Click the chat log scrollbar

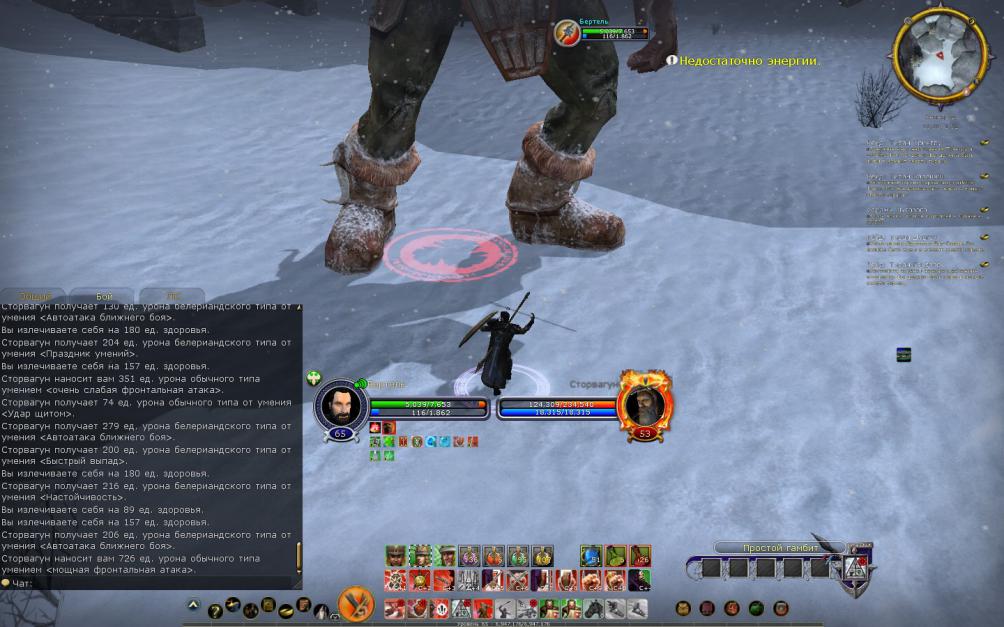(x=298, y=556)
